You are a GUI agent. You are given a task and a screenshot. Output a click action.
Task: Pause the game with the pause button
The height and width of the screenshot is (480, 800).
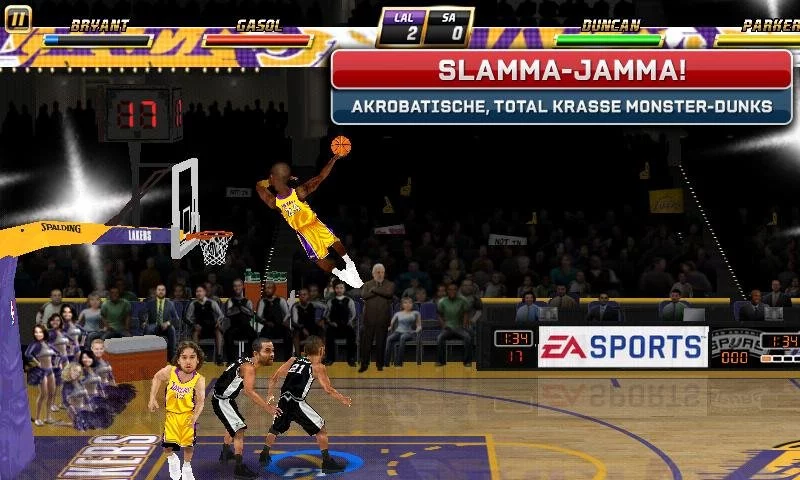click(x=17, y=17)
